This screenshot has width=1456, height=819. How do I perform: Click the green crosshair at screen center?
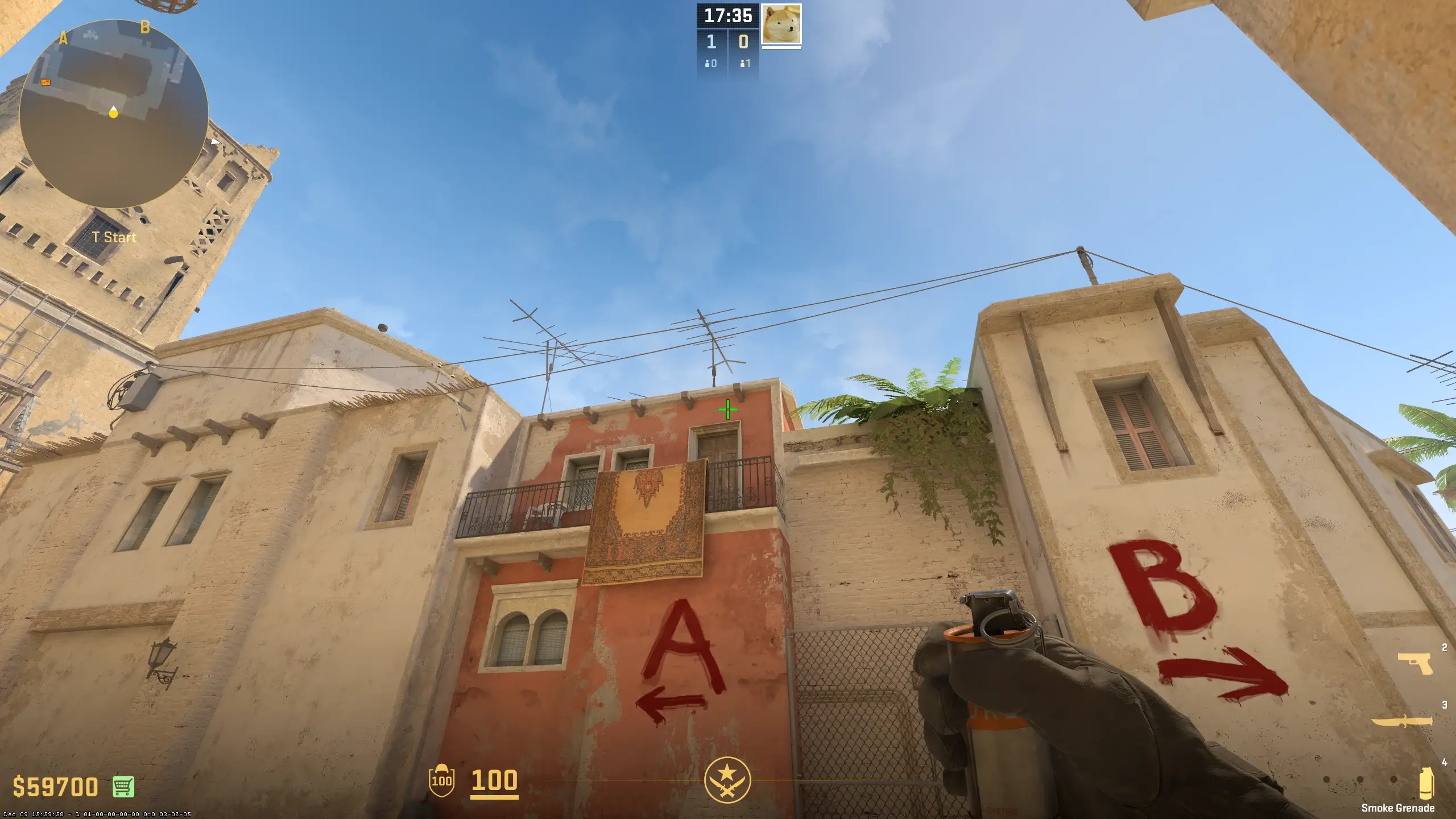click(728, 409)
